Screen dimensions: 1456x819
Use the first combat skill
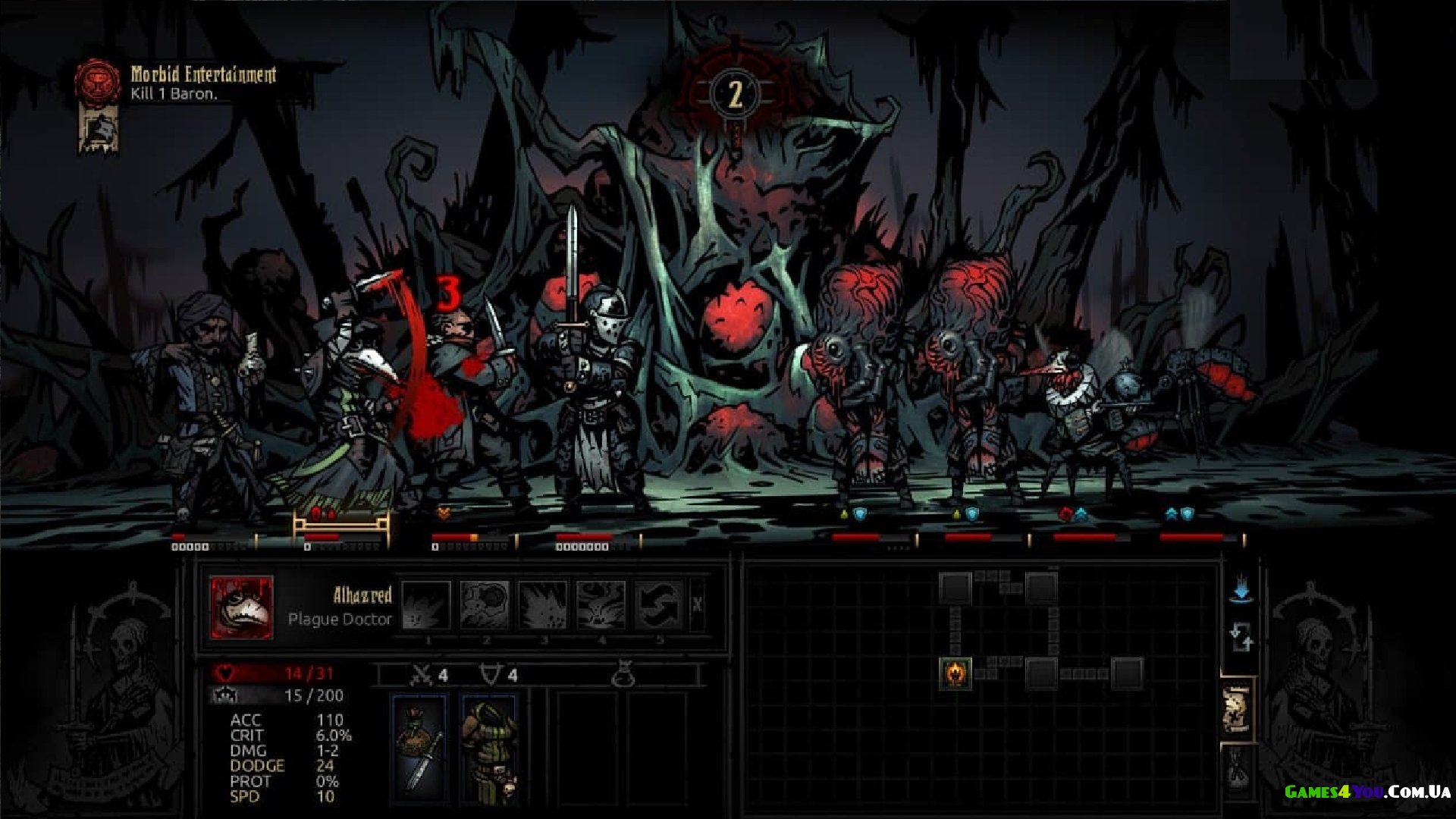425,605
